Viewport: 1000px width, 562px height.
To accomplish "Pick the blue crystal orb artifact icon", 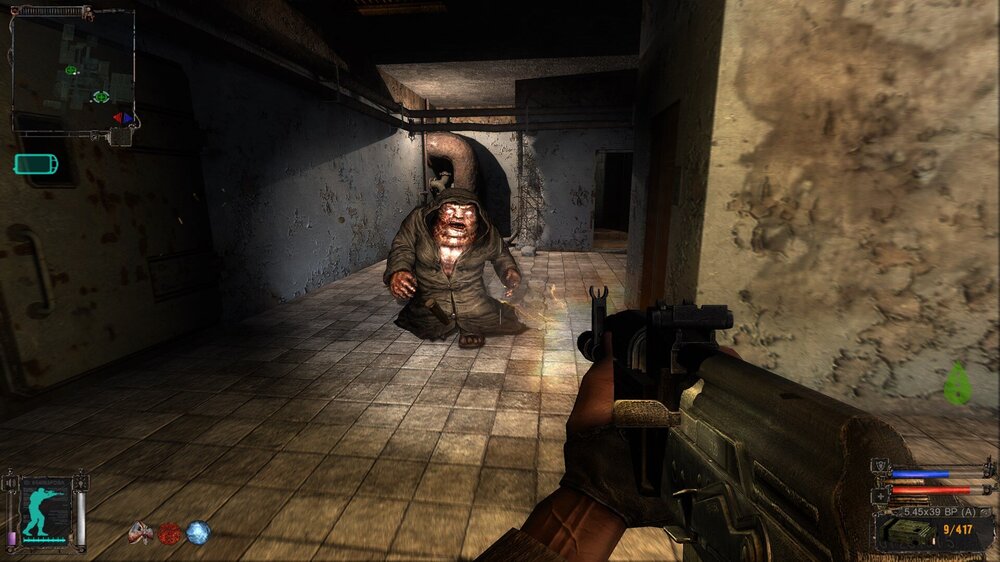I will pyautogui.click(x=198, y=533).
